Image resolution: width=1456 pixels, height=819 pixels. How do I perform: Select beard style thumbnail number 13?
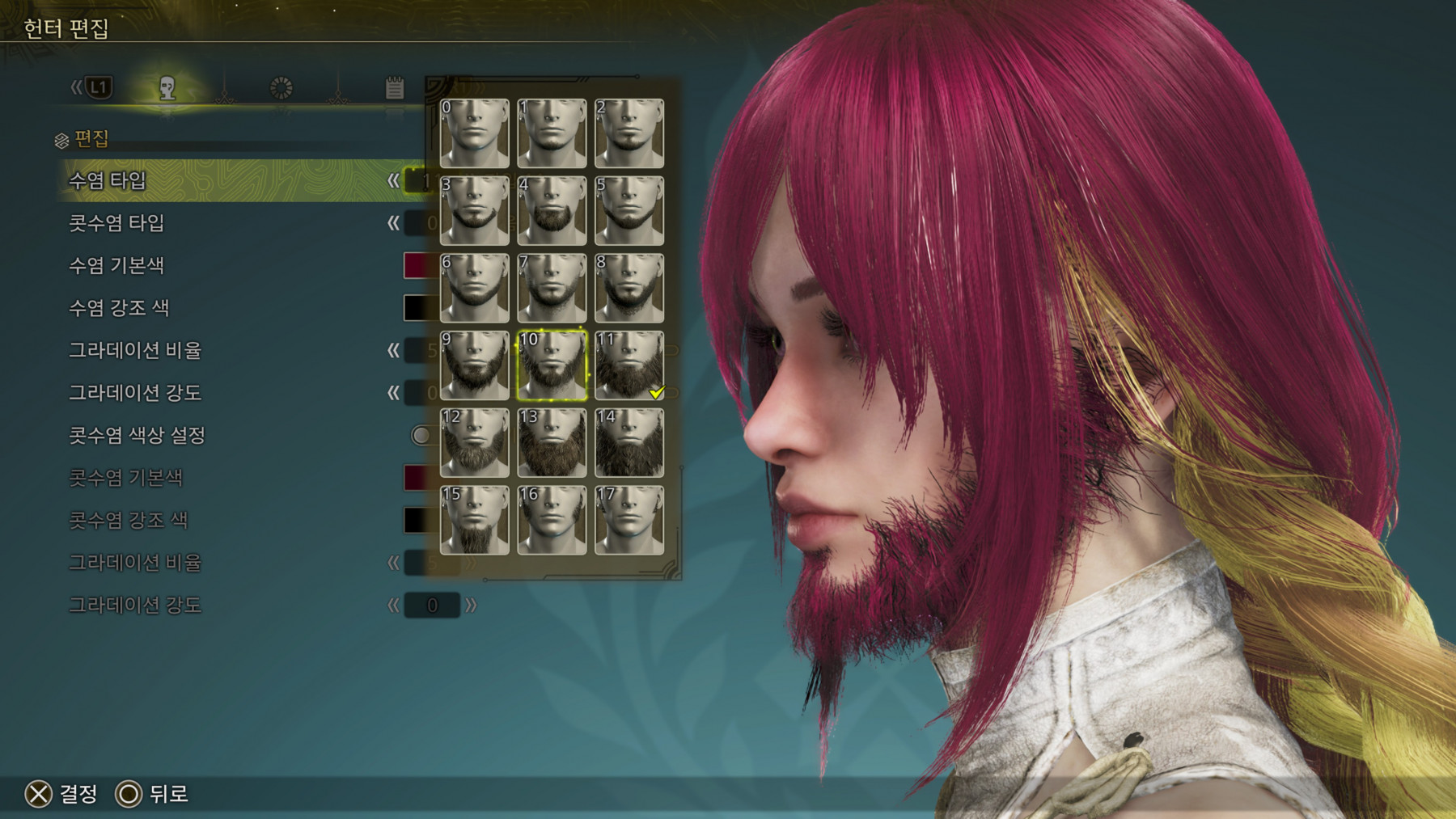click(x=552, y=442)
